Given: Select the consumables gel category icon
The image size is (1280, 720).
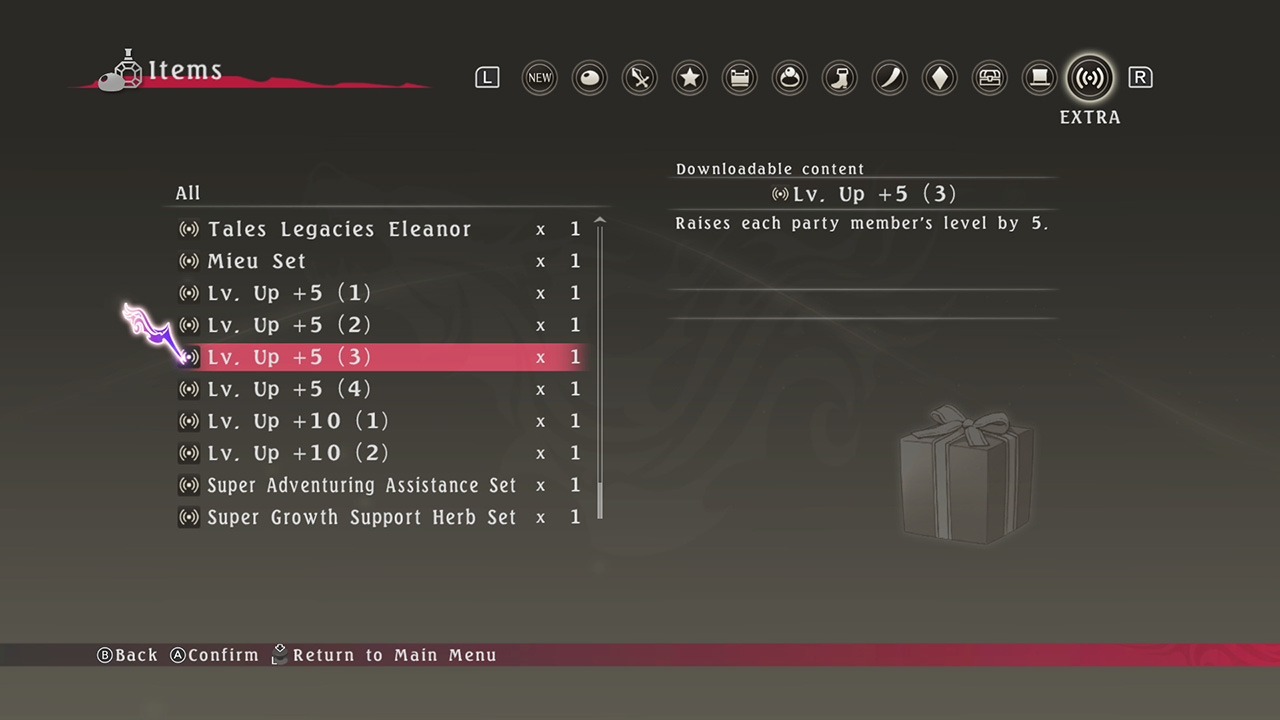Looking at the screenshot, I should pos(589,77).
